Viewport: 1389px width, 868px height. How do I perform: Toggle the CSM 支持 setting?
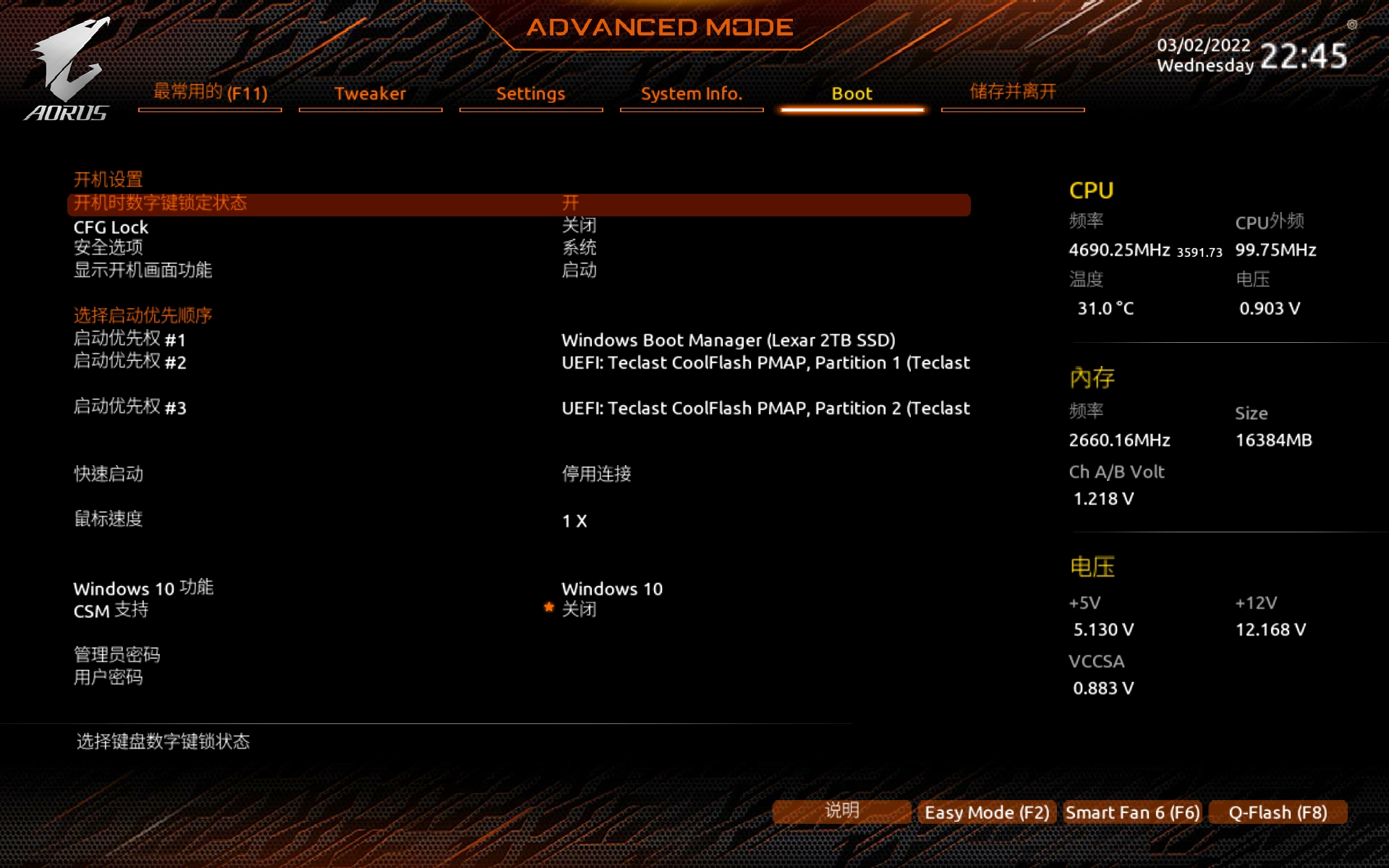point(111,610)
